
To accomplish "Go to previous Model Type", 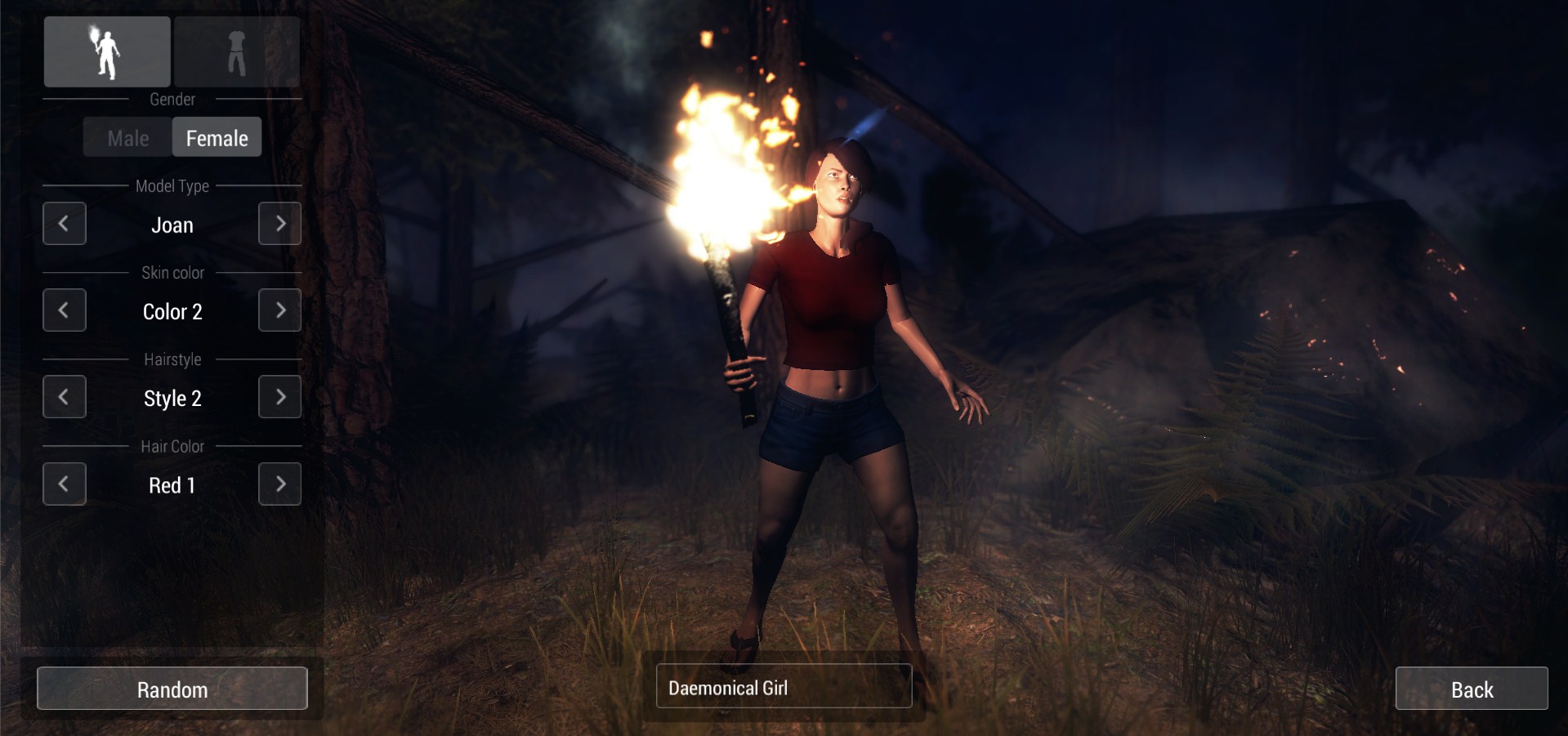I will pos(64,224).
